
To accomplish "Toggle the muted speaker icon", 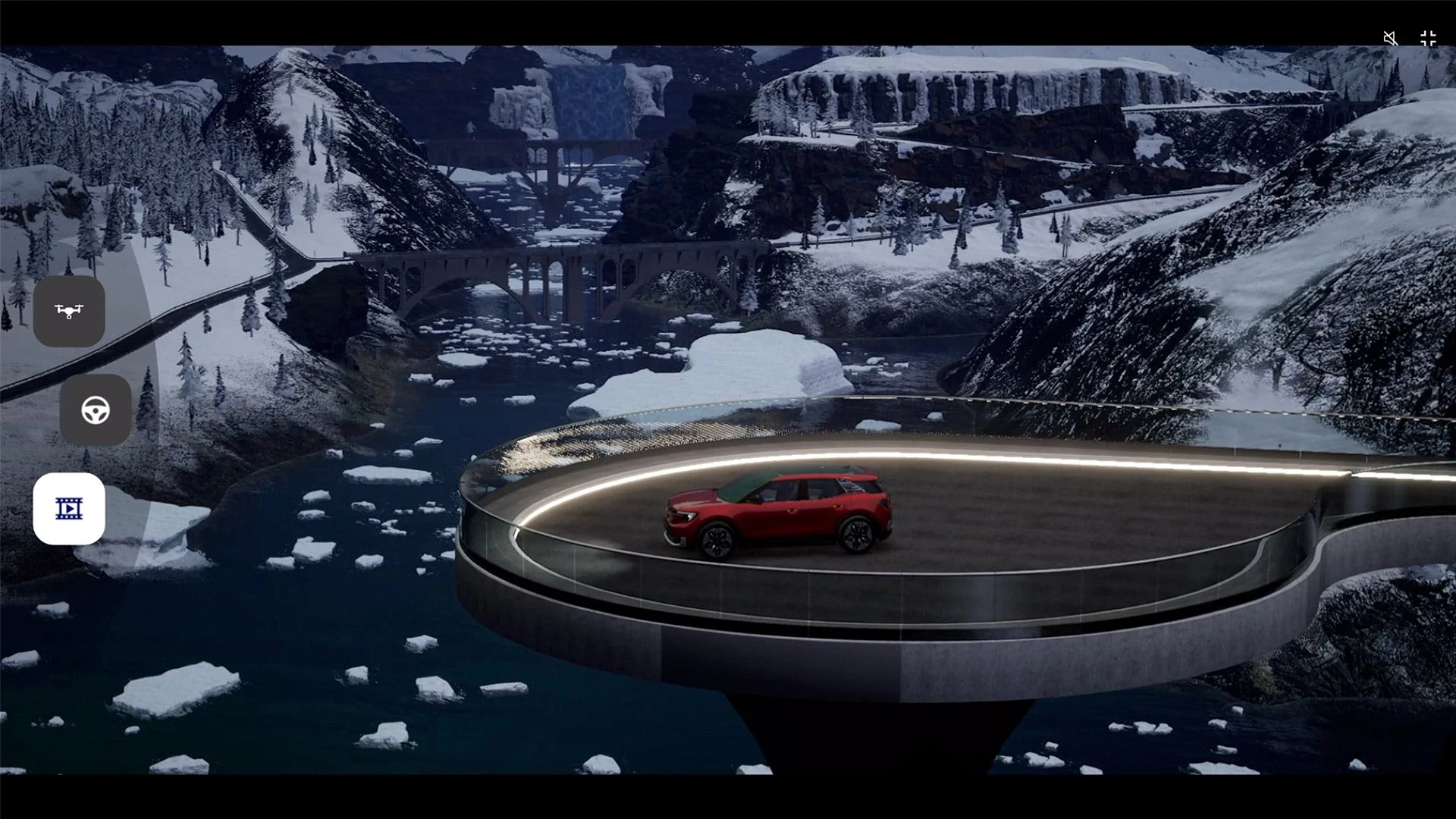I will click(x=1391, y=39).
